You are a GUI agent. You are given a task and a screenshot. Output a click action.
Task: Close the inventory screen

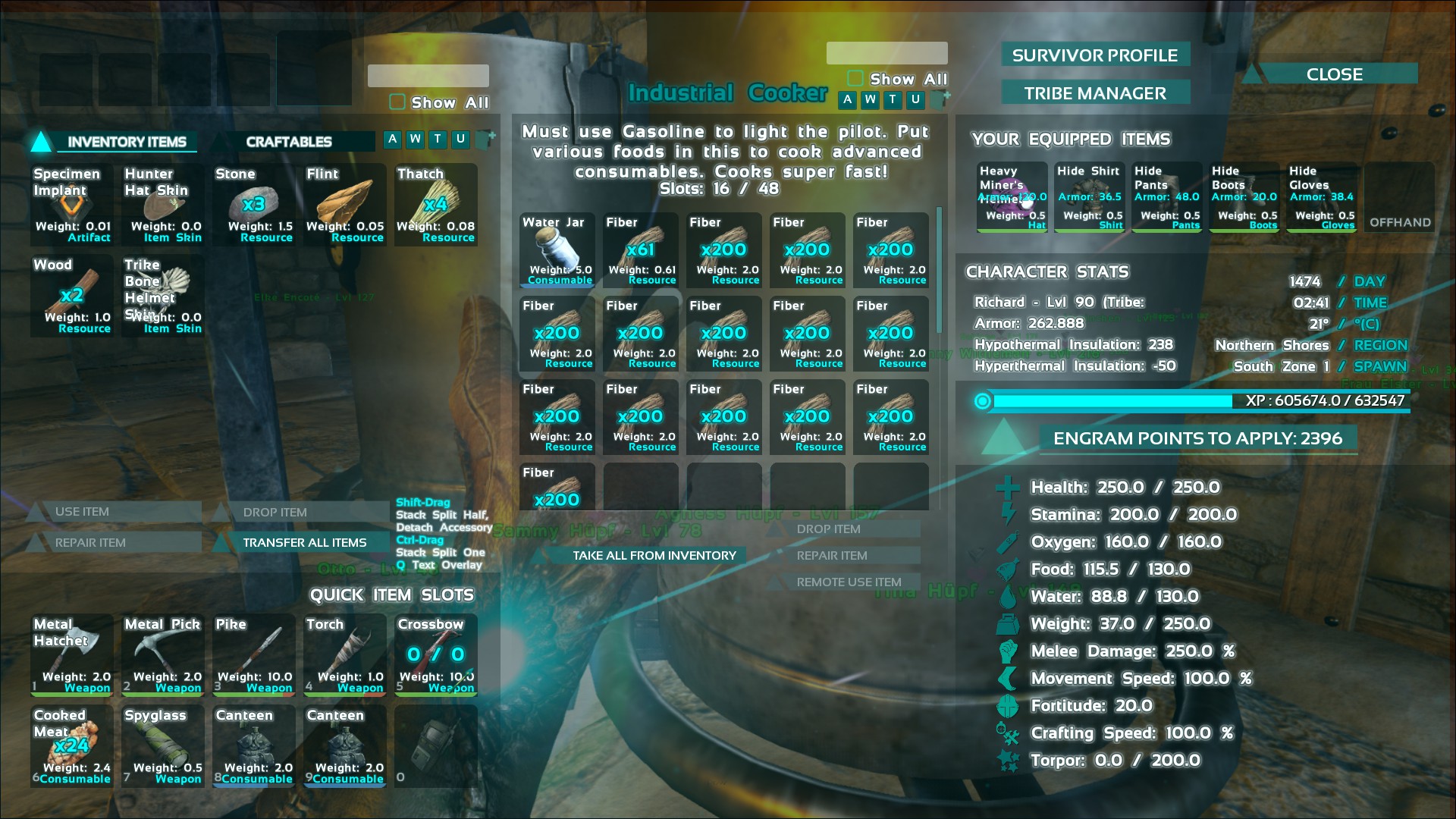(1334, 74)
